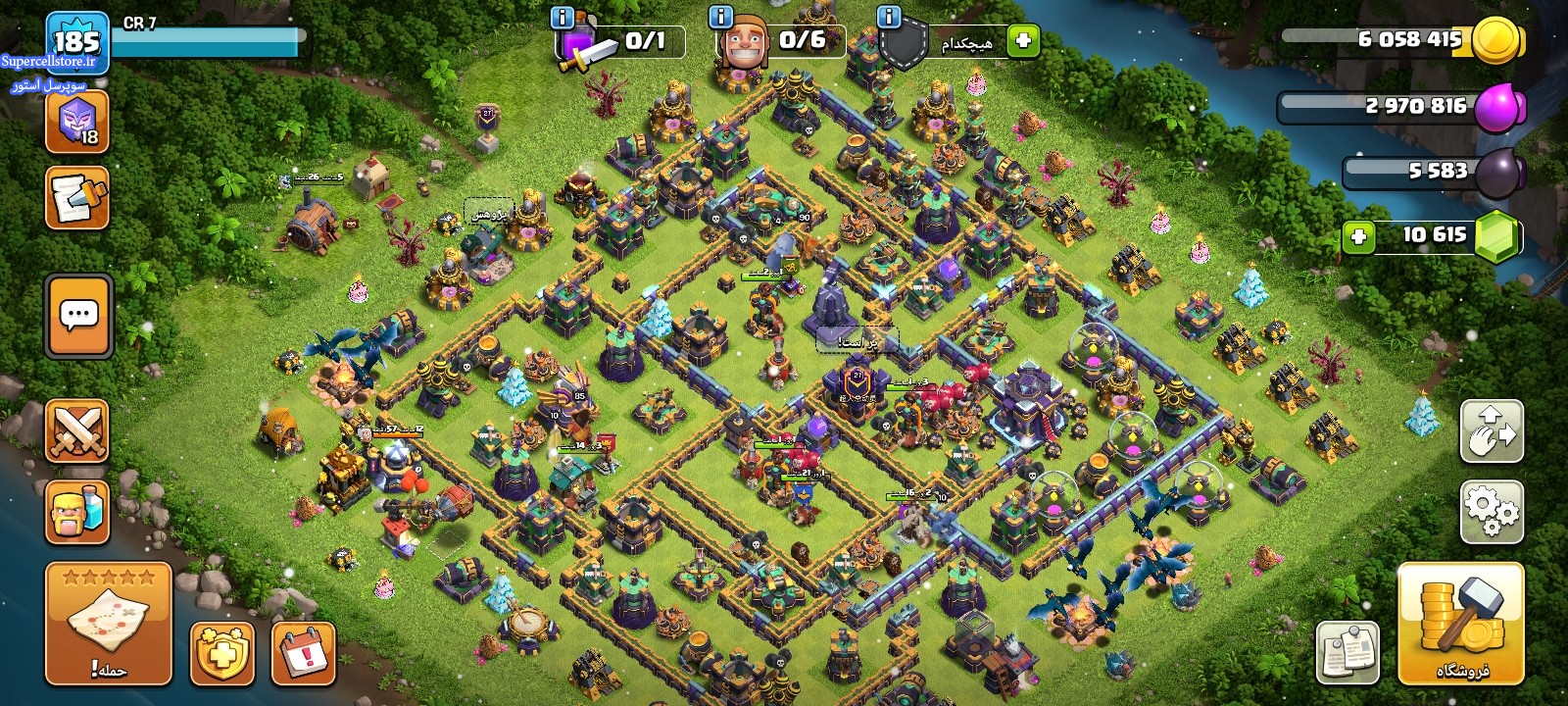Viewport: 1568px width, 706px height.
Task: Open the player profile level 185 badge
Action: pos(76,41)
